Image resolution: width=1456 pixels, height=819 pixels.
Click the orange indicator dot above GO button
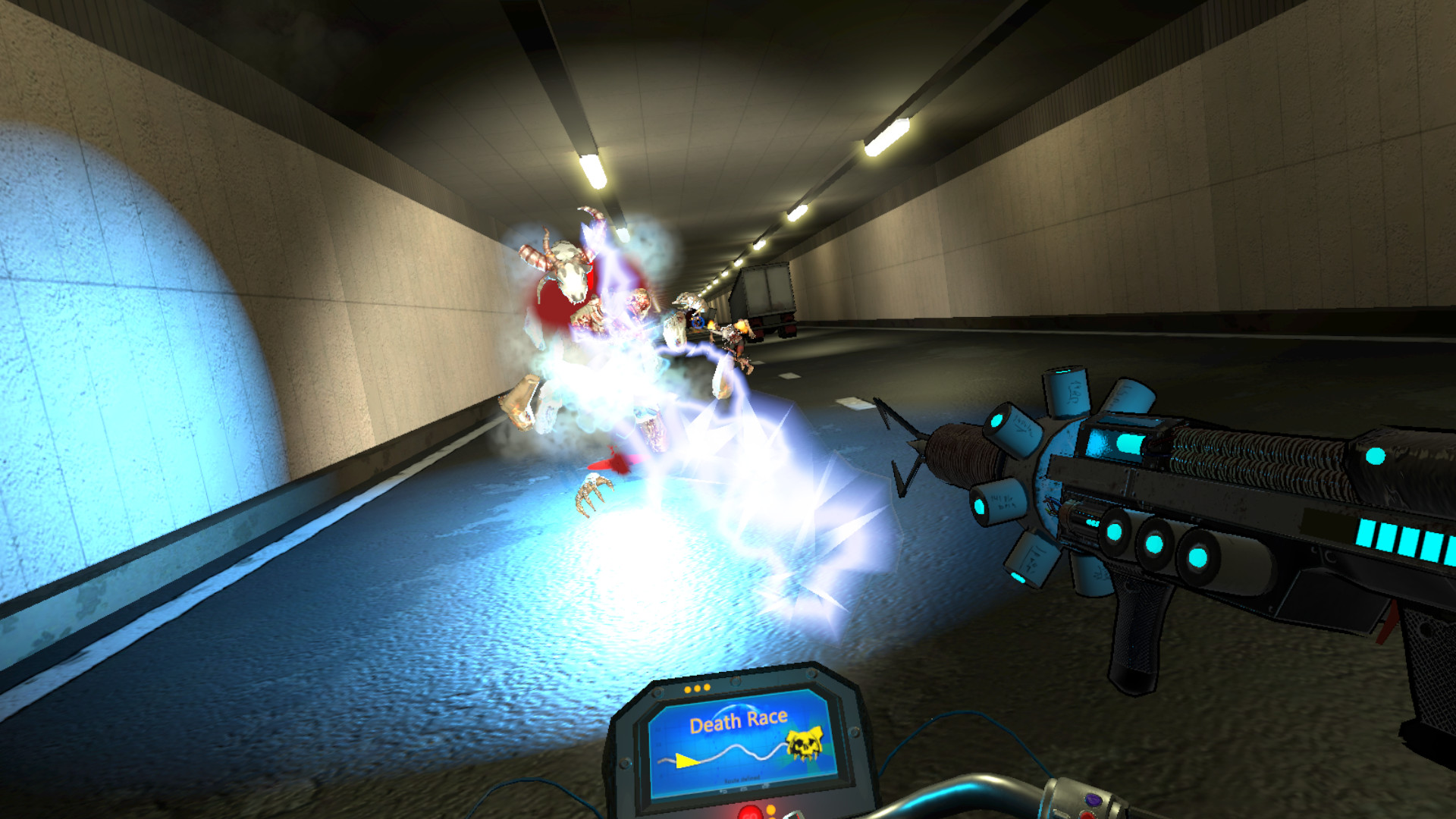pos(771,810)
